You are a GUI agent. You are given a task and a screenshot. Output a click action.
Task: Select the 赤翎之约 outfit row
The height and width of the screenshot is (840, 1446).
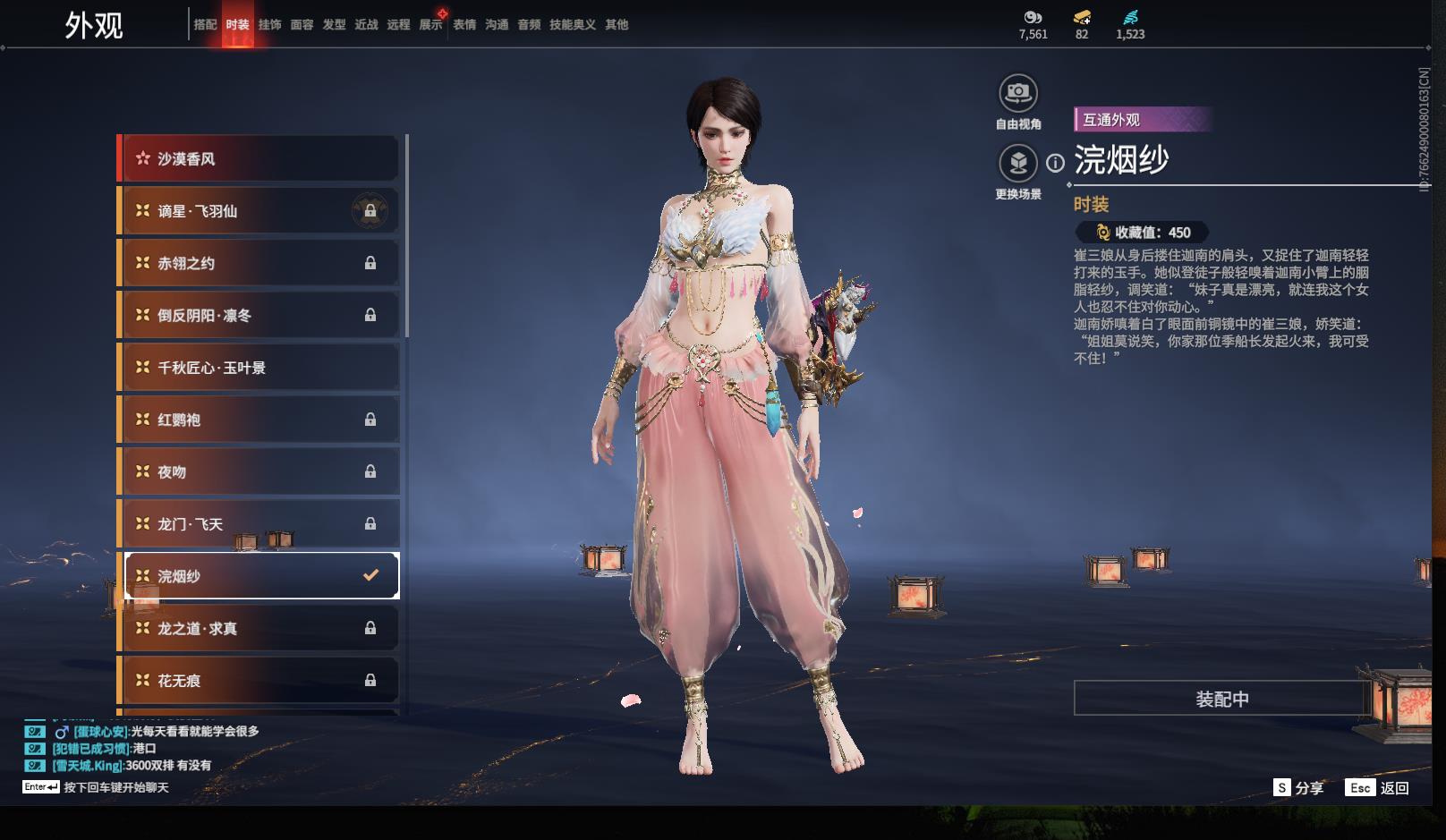pos(259,263)
